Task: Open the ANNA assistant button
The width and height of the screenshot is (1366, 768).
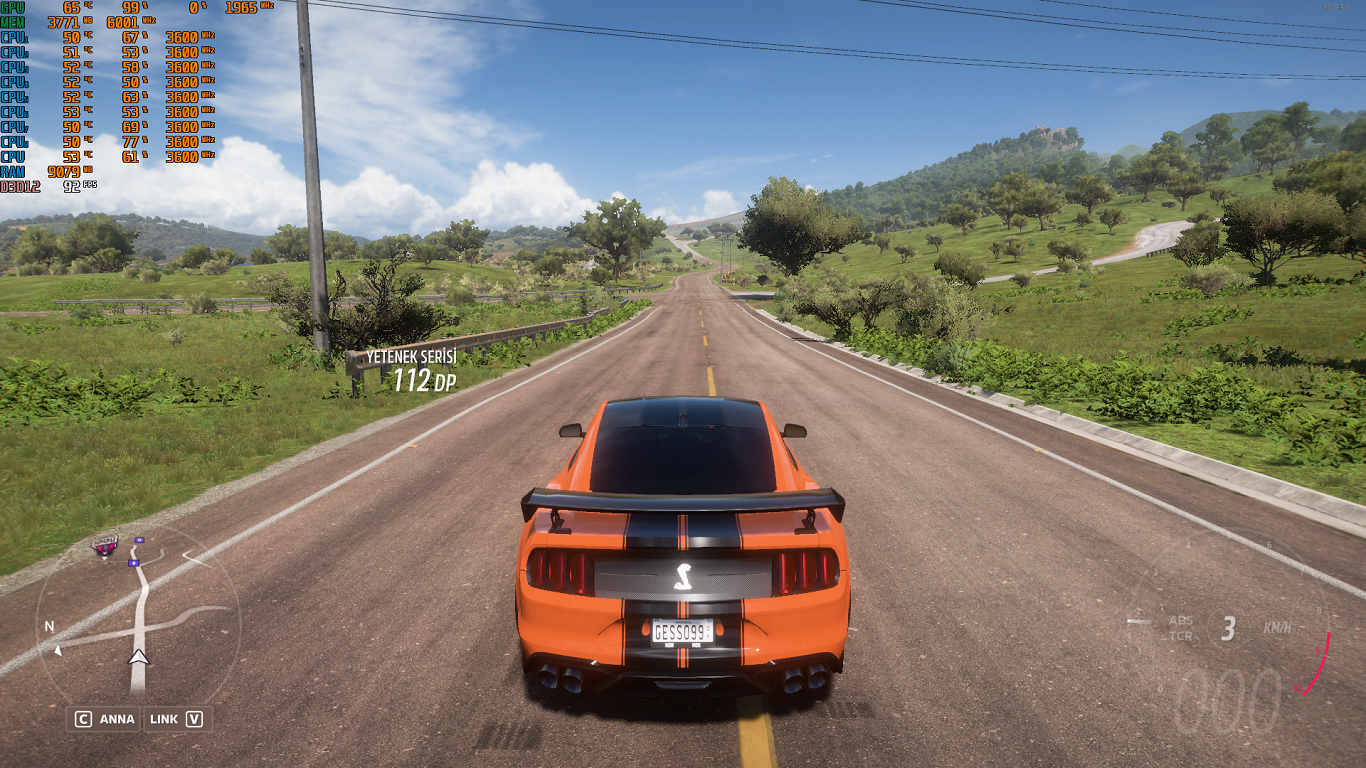Action: (104, 719)
